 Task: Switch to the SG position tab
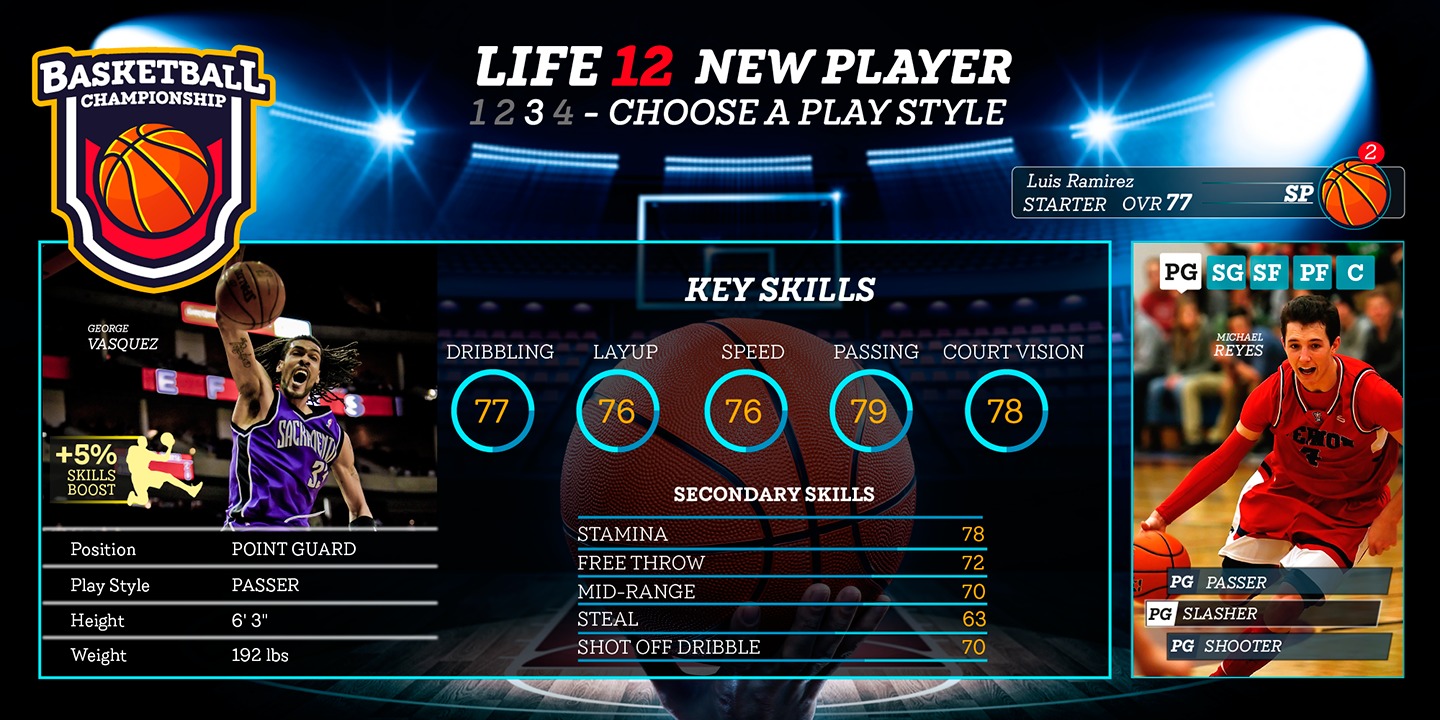pyautogui.click(x=1225, y=272)
